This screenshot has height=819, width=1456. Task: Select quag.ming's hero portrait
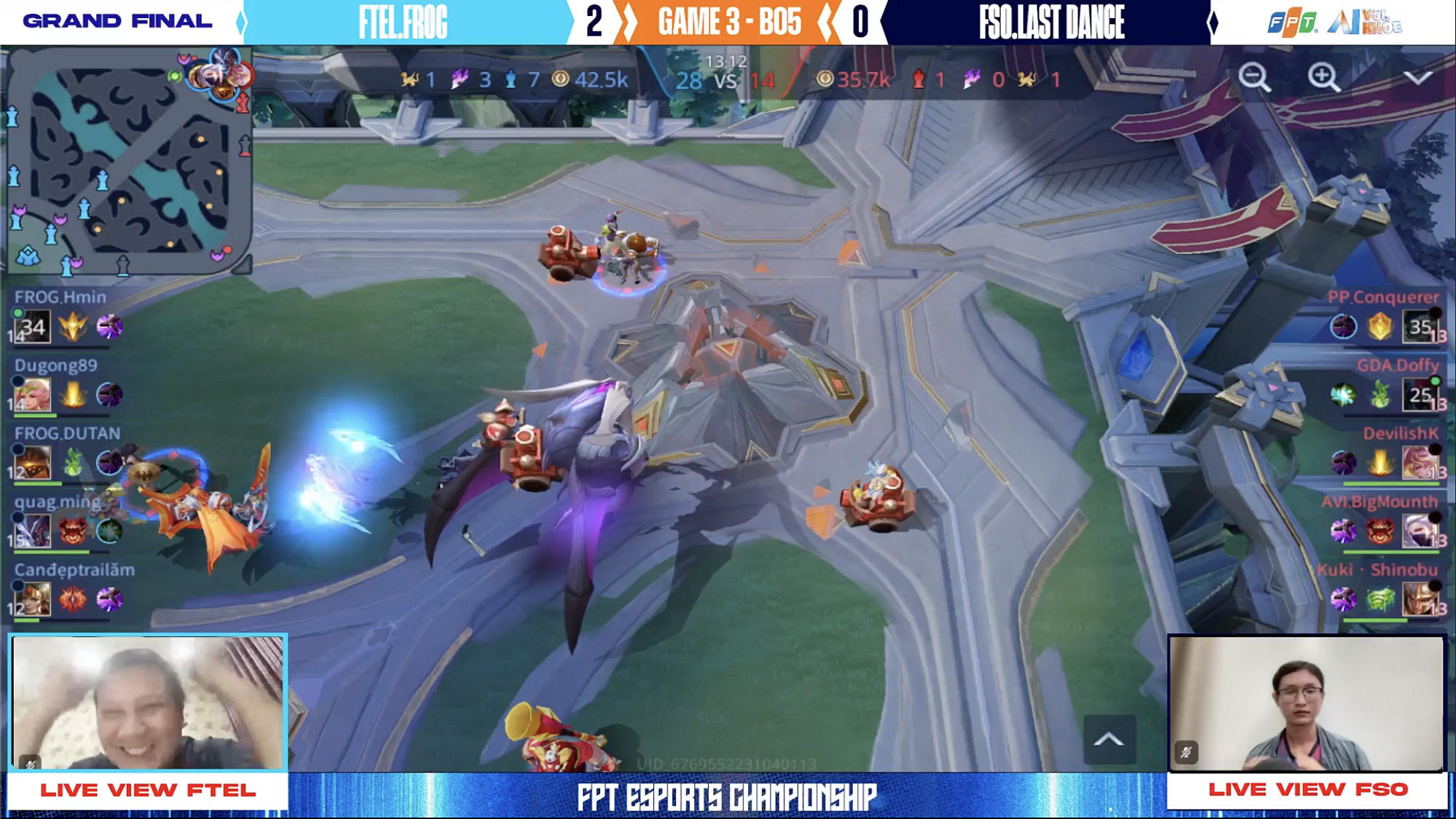tap(33, 531)
